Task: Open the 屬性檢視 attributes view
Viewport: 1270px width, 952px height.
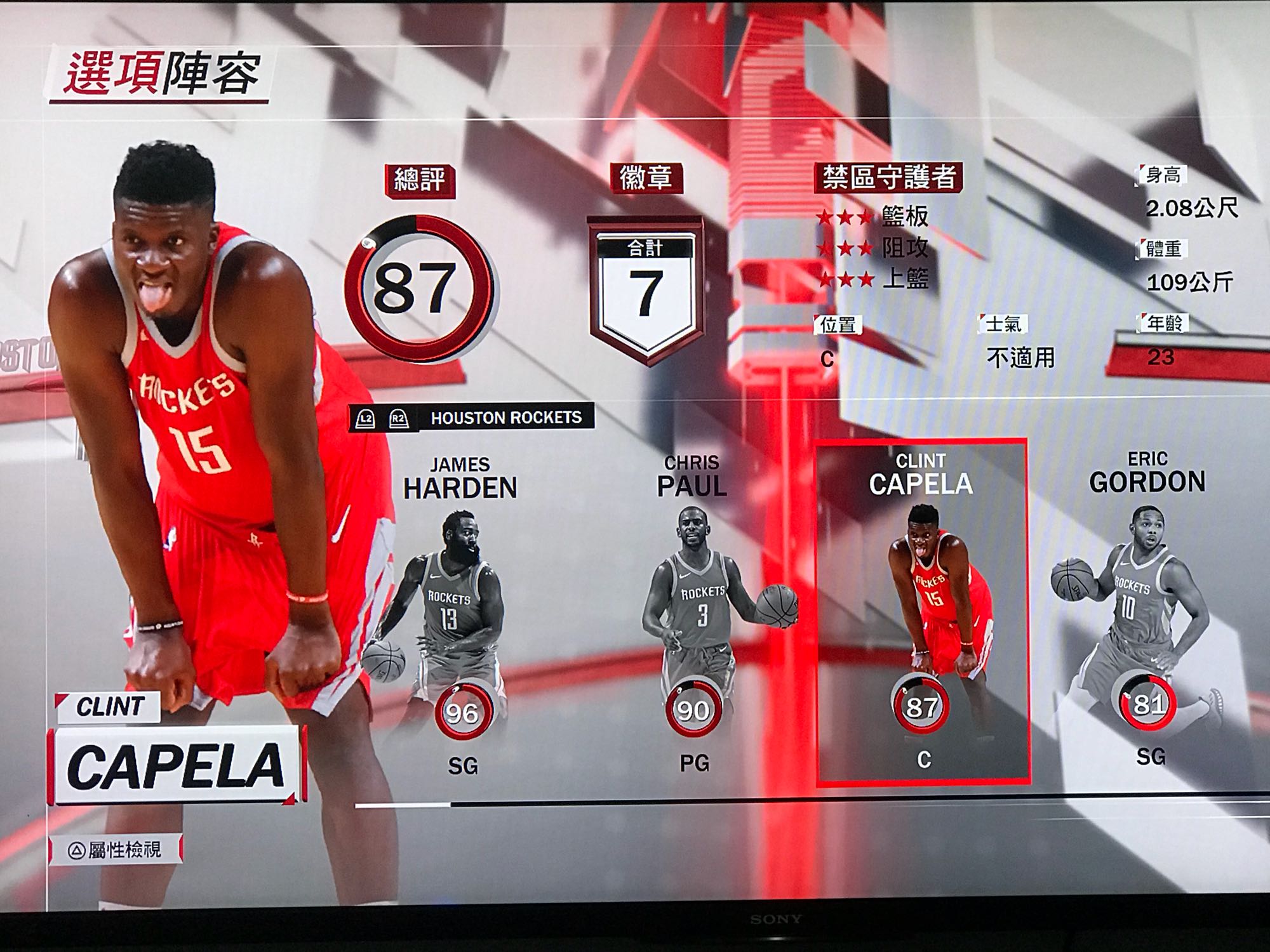Action: 116,849
